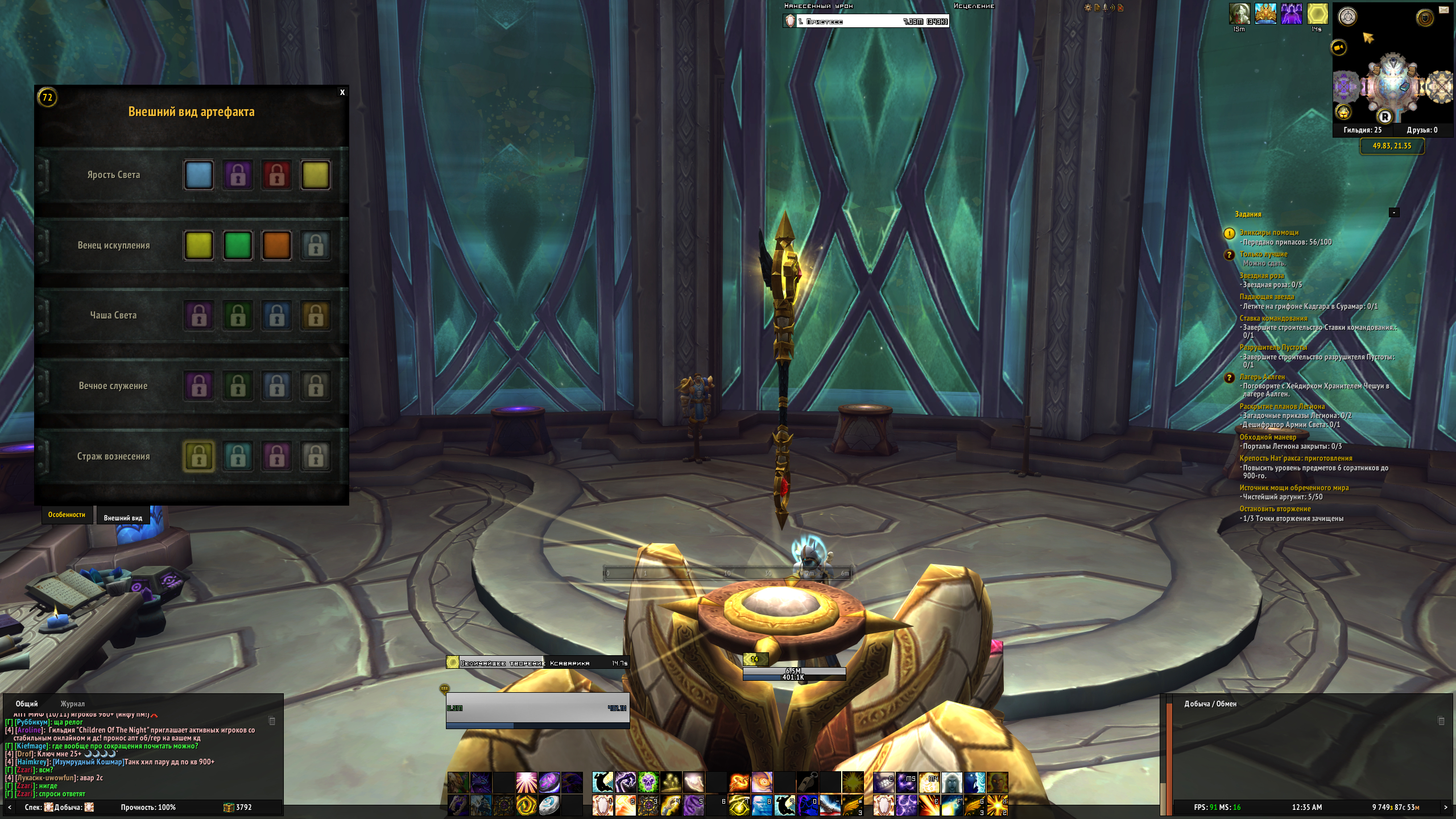Click the Прочность durability readout button
This screenshot has height=819, width=1456.
tap(148, 807)
